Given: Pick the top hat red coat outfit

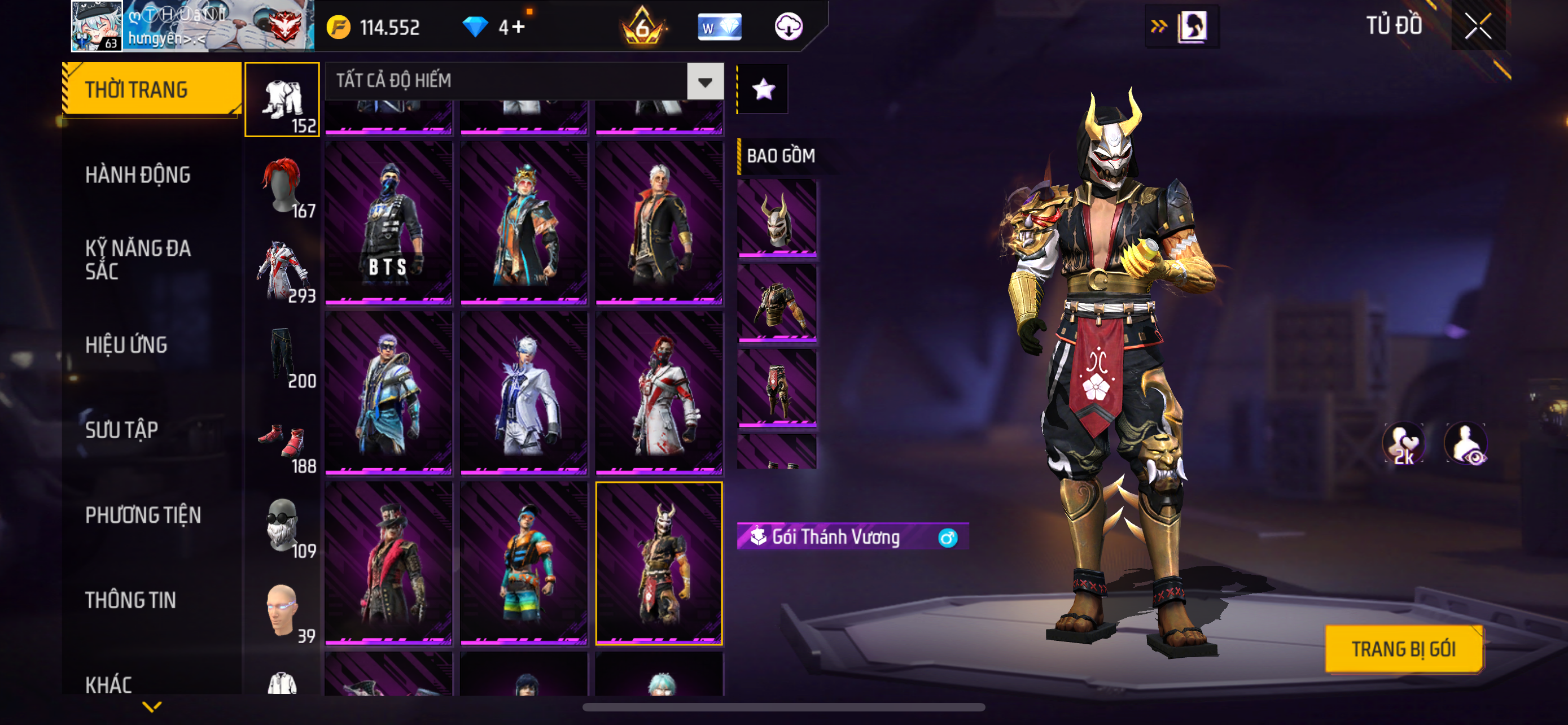Looking at the screenshot, I should pos(388,563).
